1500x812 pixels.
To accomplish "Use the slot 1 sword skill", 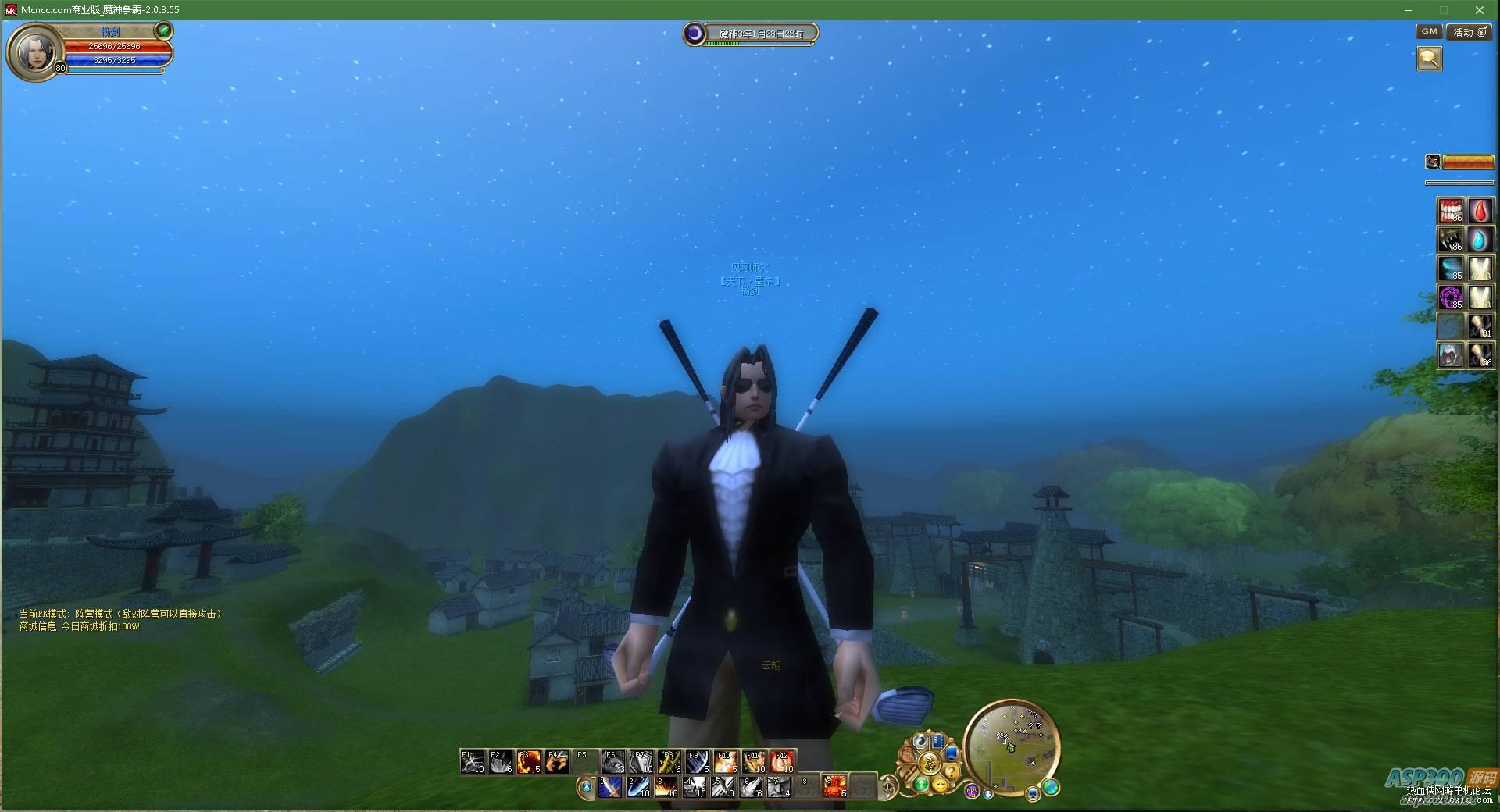I will pyautogui.click(x=610, y=787).
